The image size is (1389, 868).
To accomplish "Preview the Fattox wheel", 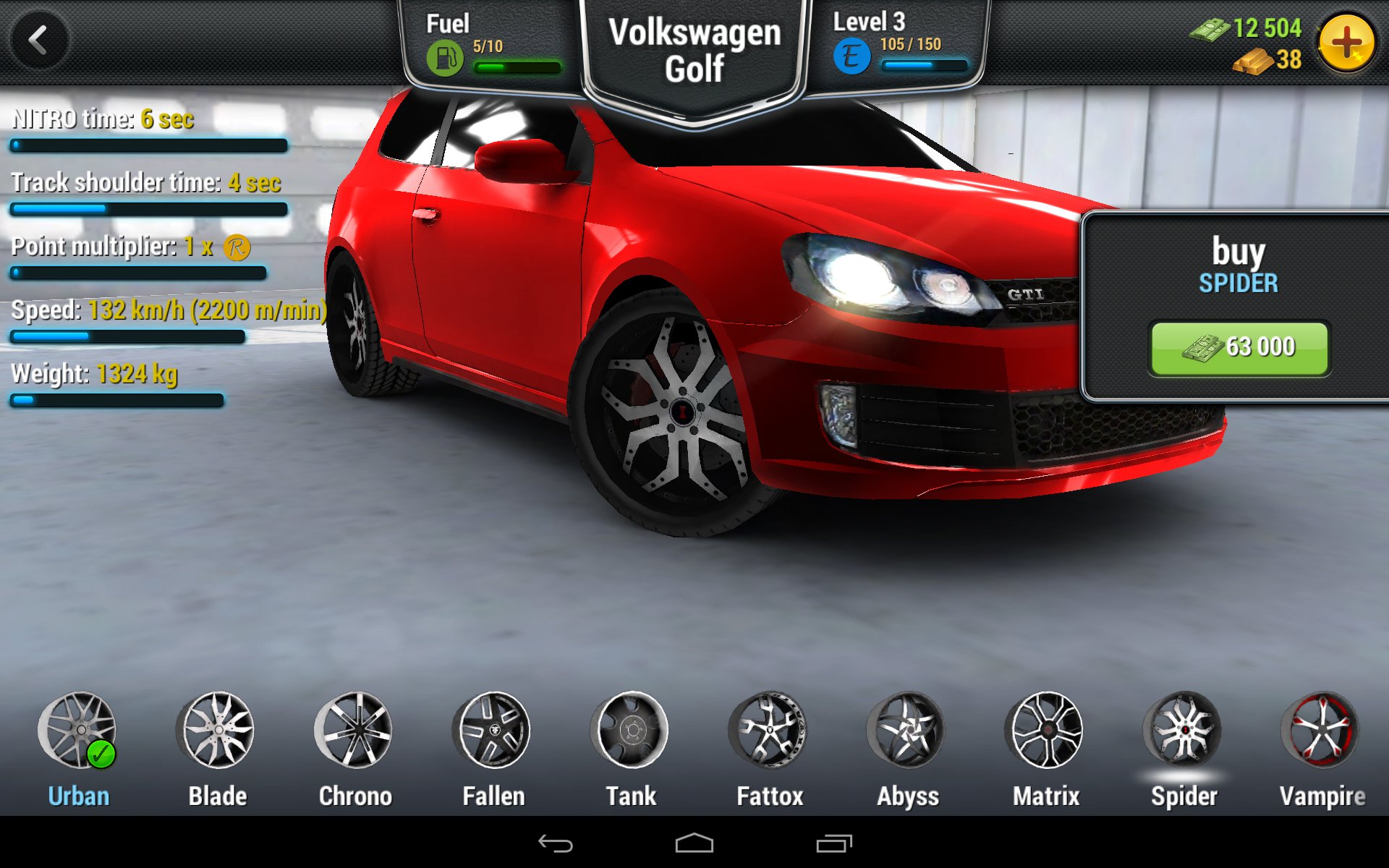I will point(769,731).
